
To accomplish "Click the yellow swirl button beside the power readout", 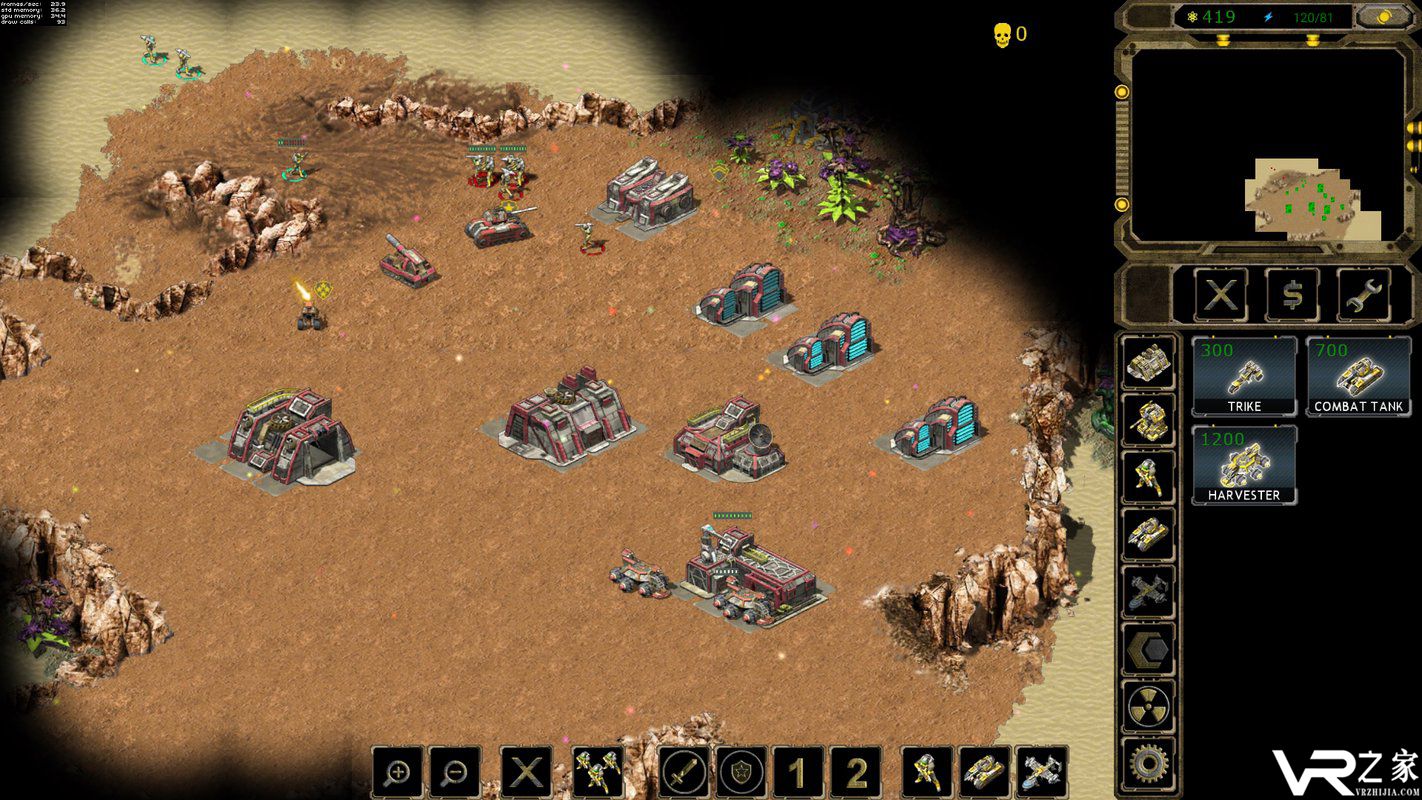I will (1382, 17).
